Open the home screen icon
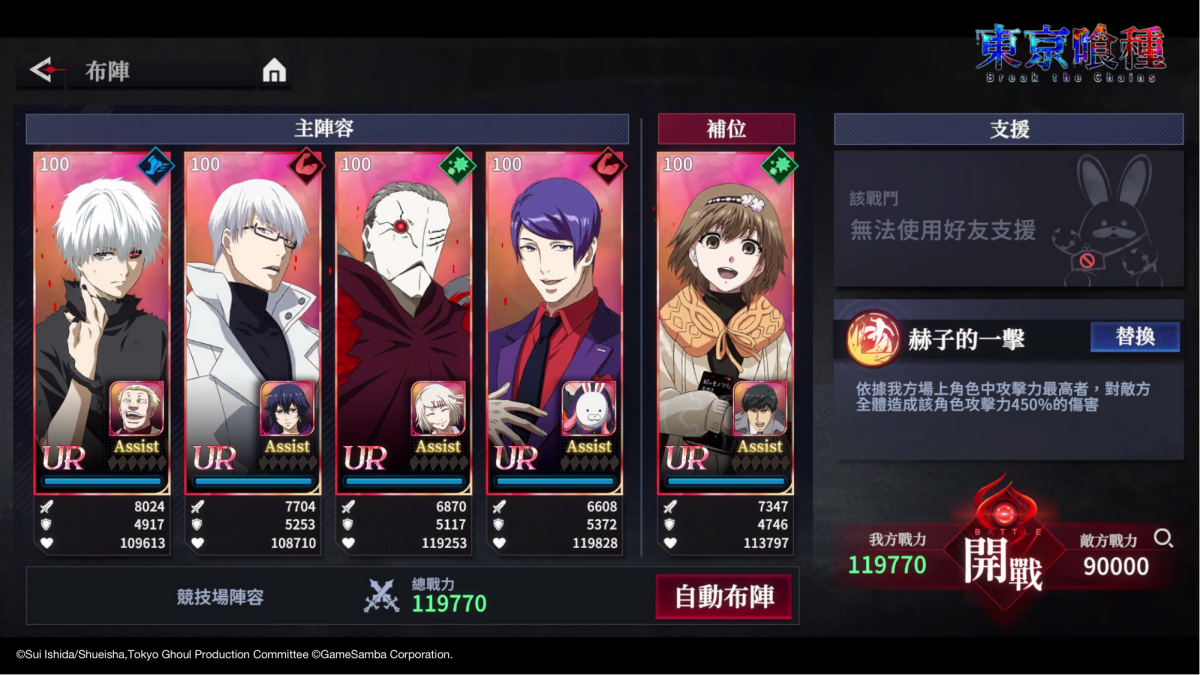 [x=274, y=70]
